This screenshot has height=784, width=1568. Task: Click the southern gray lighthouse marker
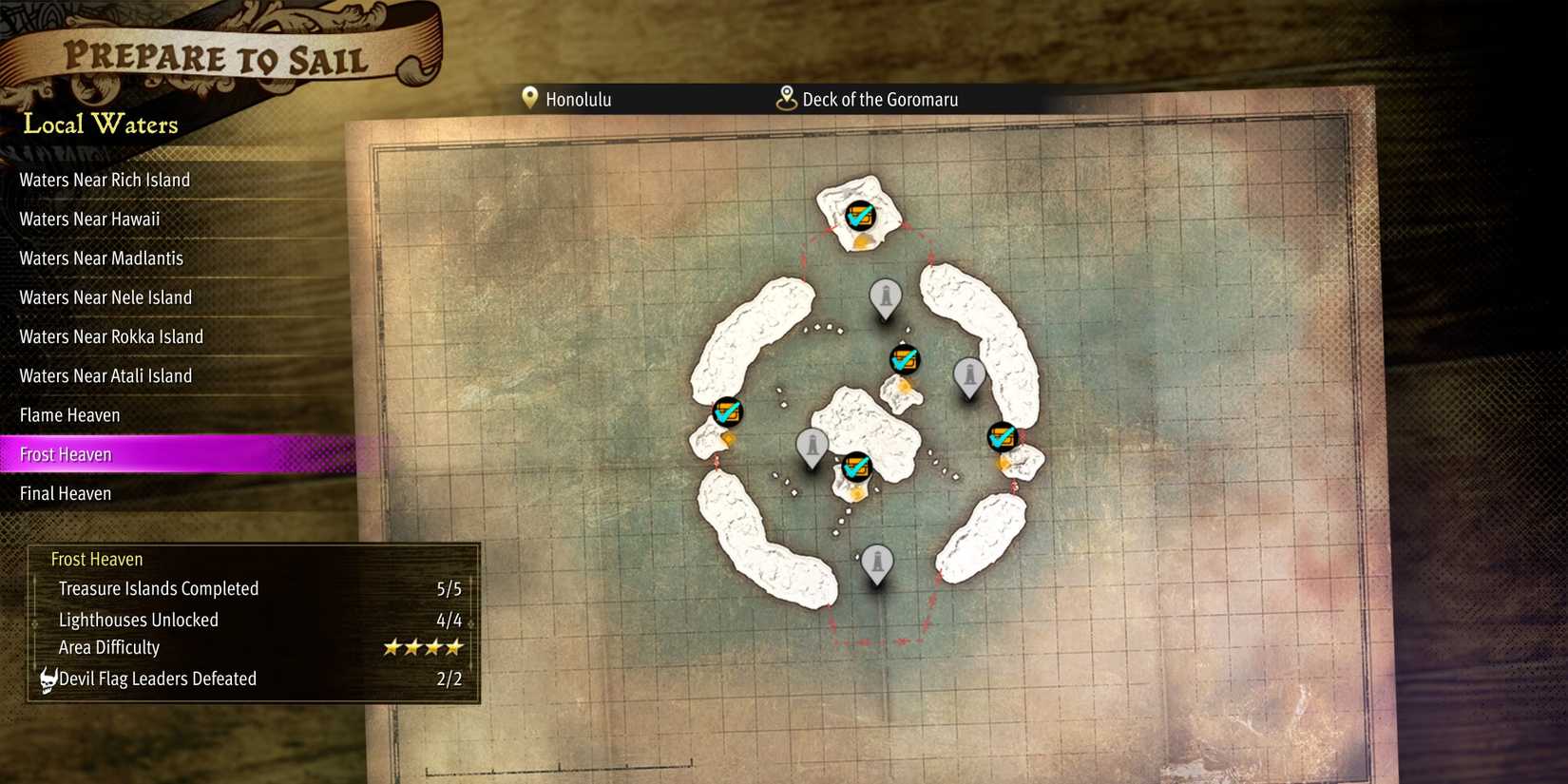point(875,562)
